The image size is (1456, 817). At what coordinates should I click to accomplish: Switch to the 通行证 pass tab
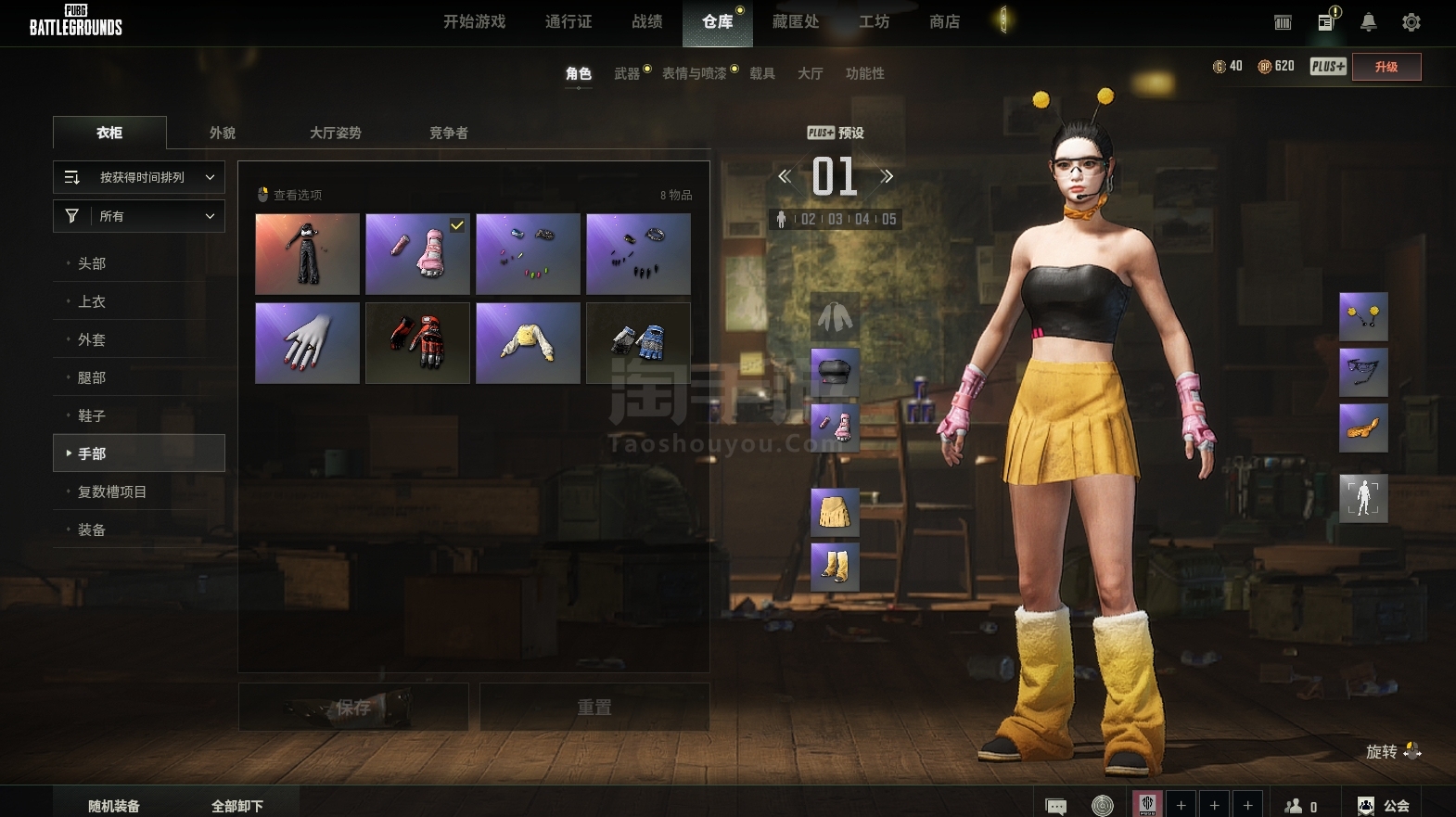(568, 21)
